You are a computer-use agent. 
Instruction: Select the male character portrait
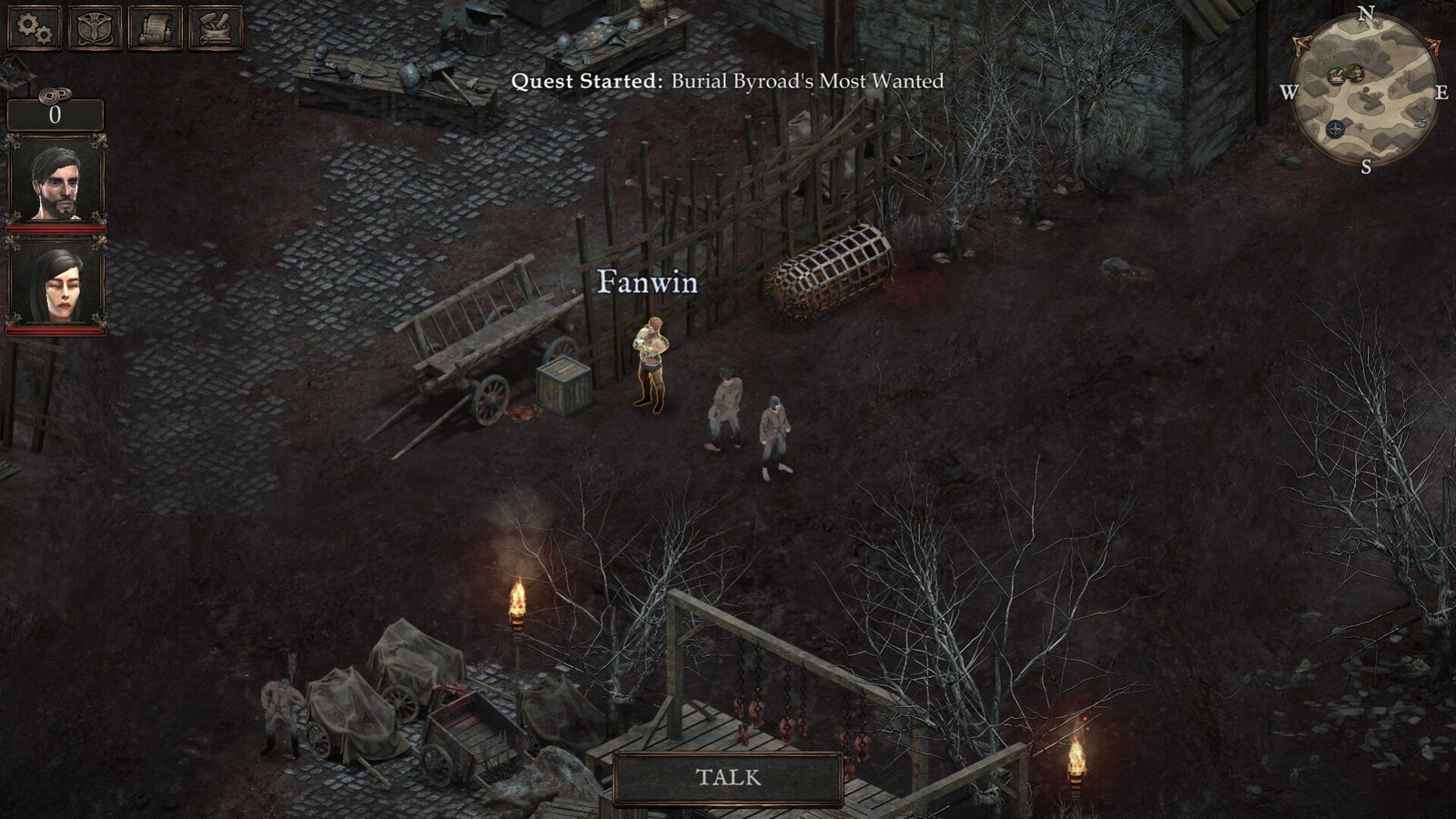click(x=56, y=178)
